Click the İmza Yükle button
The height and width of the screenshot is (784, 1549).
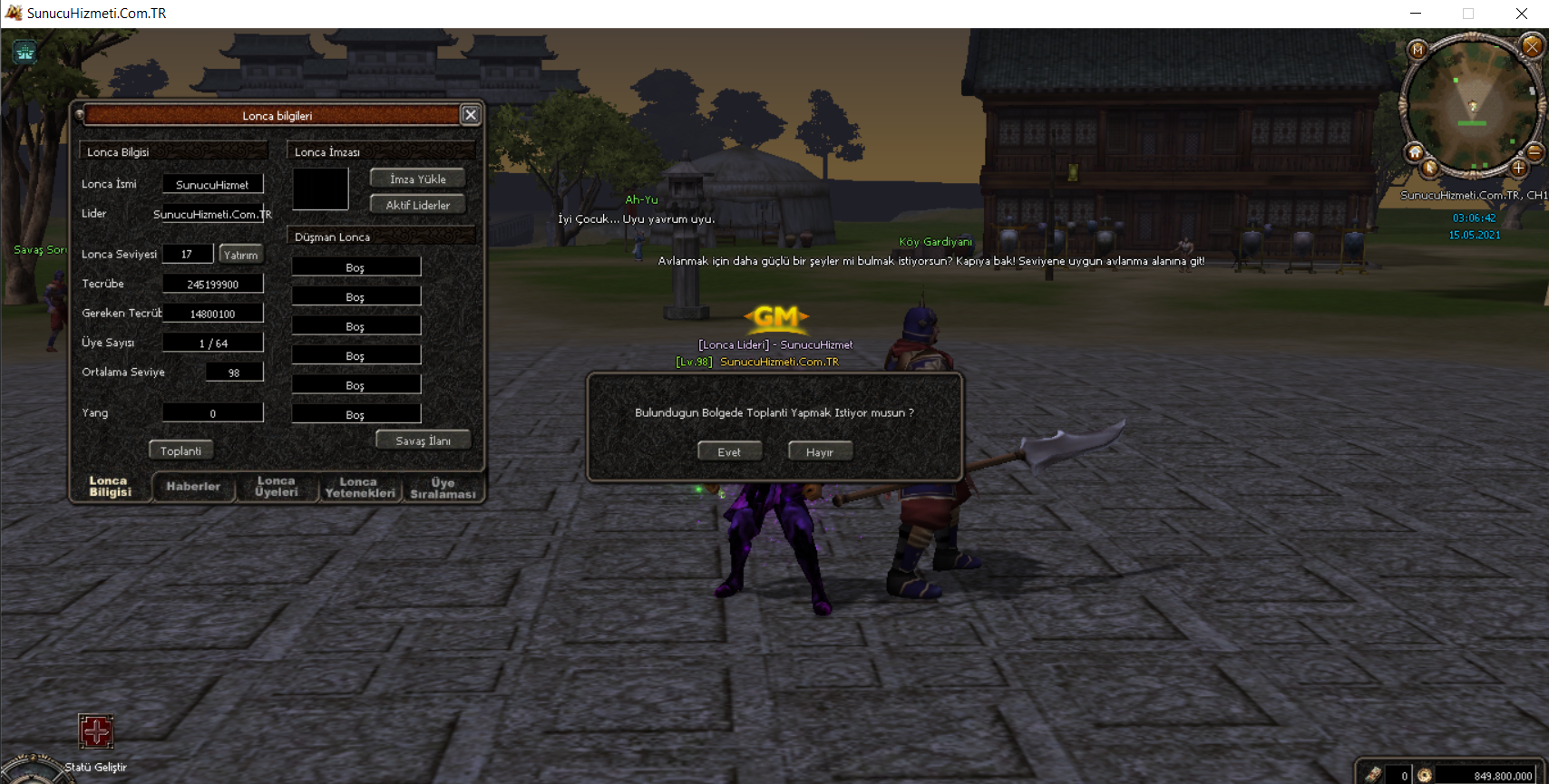pos(417,179)
